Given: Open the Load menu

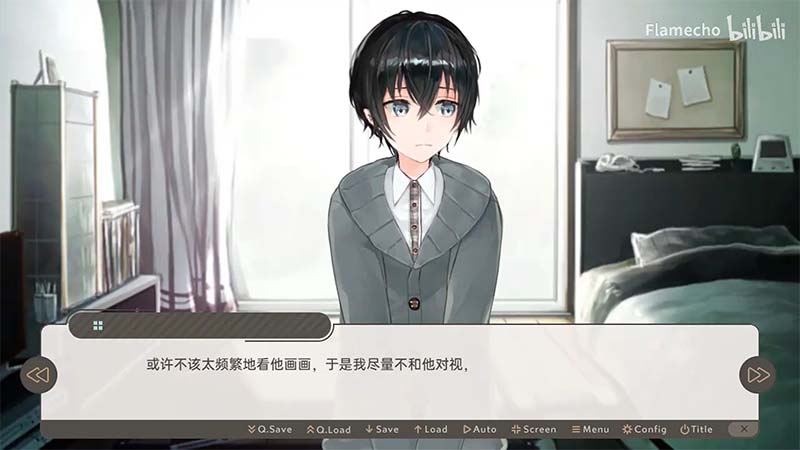Looking at the screenshot, I should [x=431, y=429].
